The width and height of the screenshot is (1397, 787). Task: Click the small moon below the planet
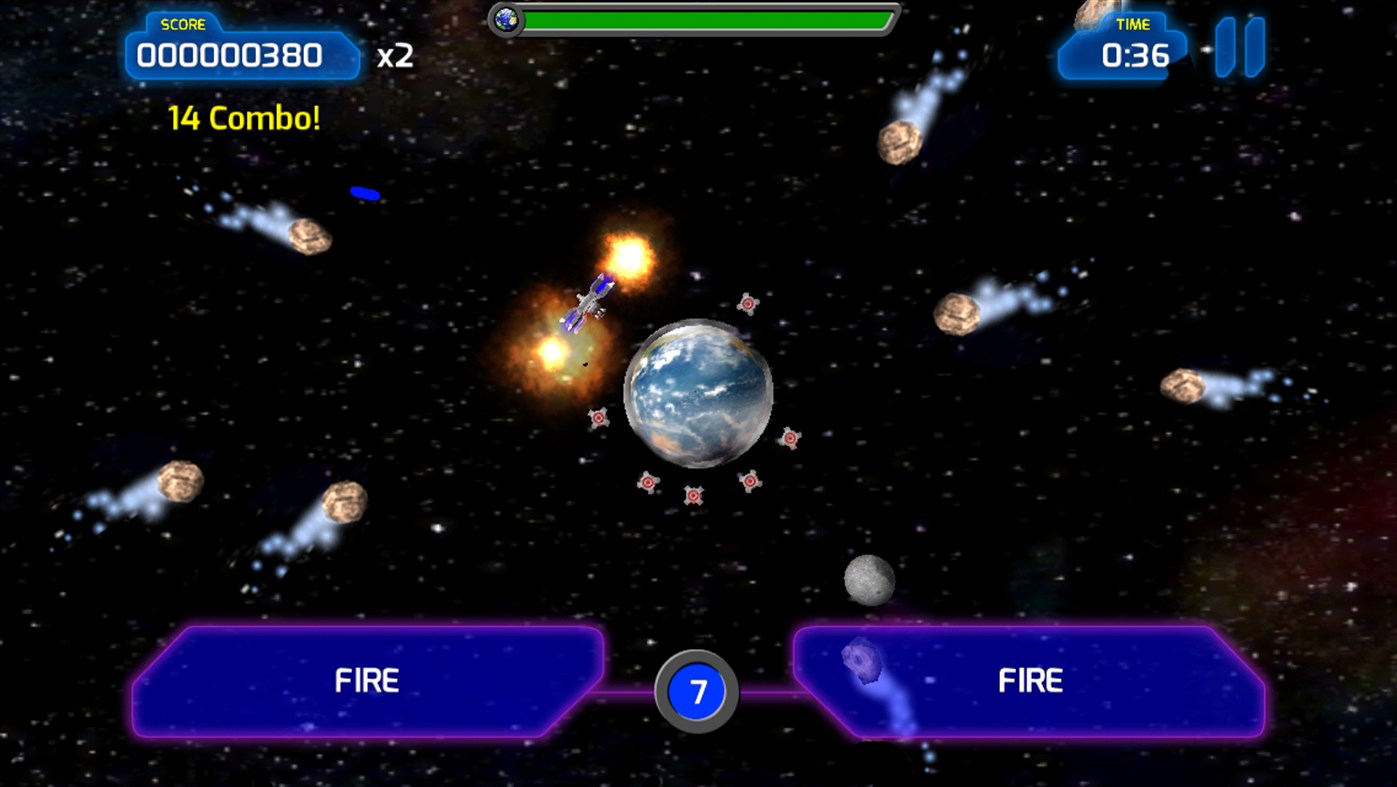868,580
